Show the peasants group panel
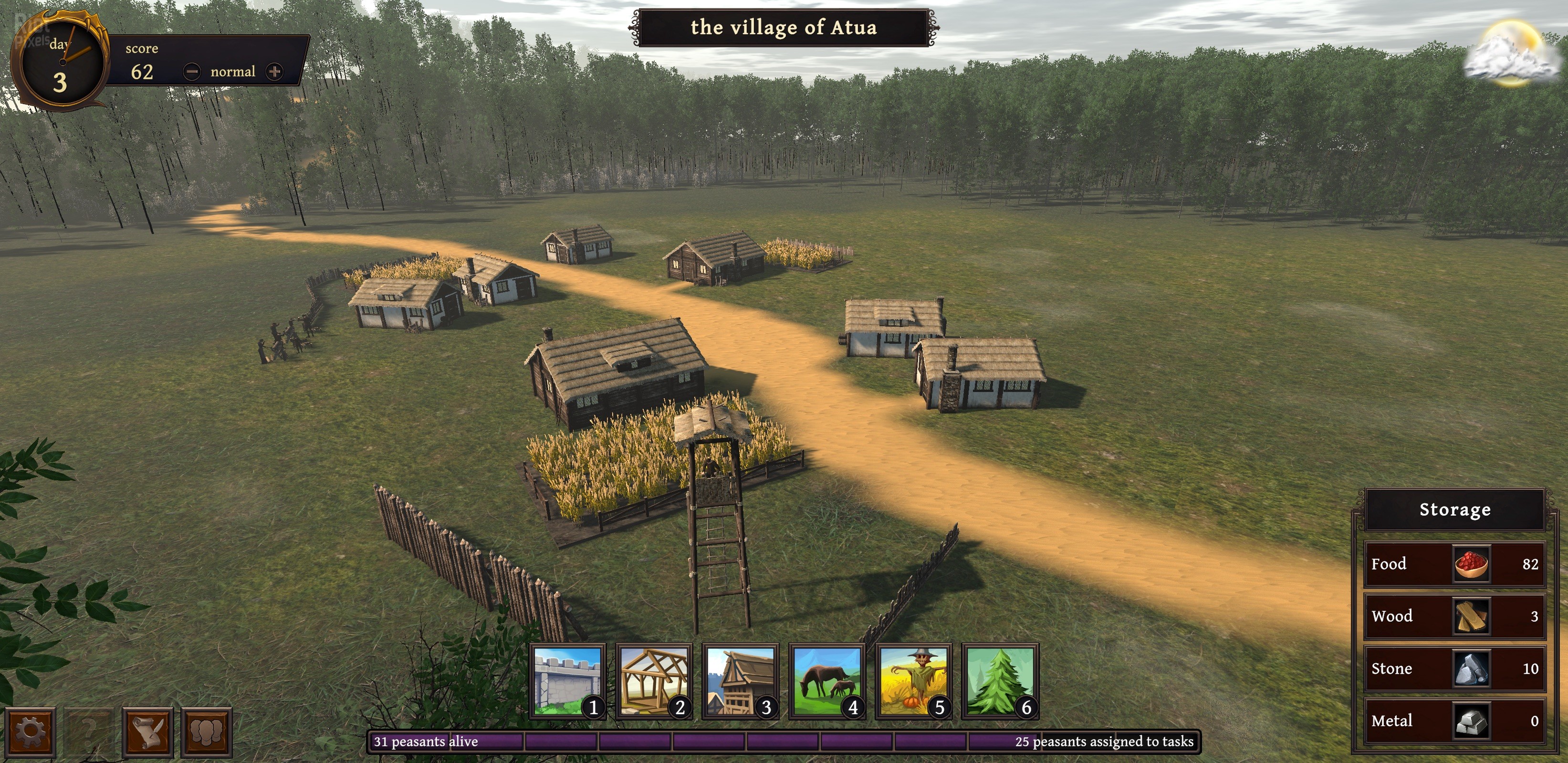The width and height of the screenshot is (1568, 763). point(206,731)
